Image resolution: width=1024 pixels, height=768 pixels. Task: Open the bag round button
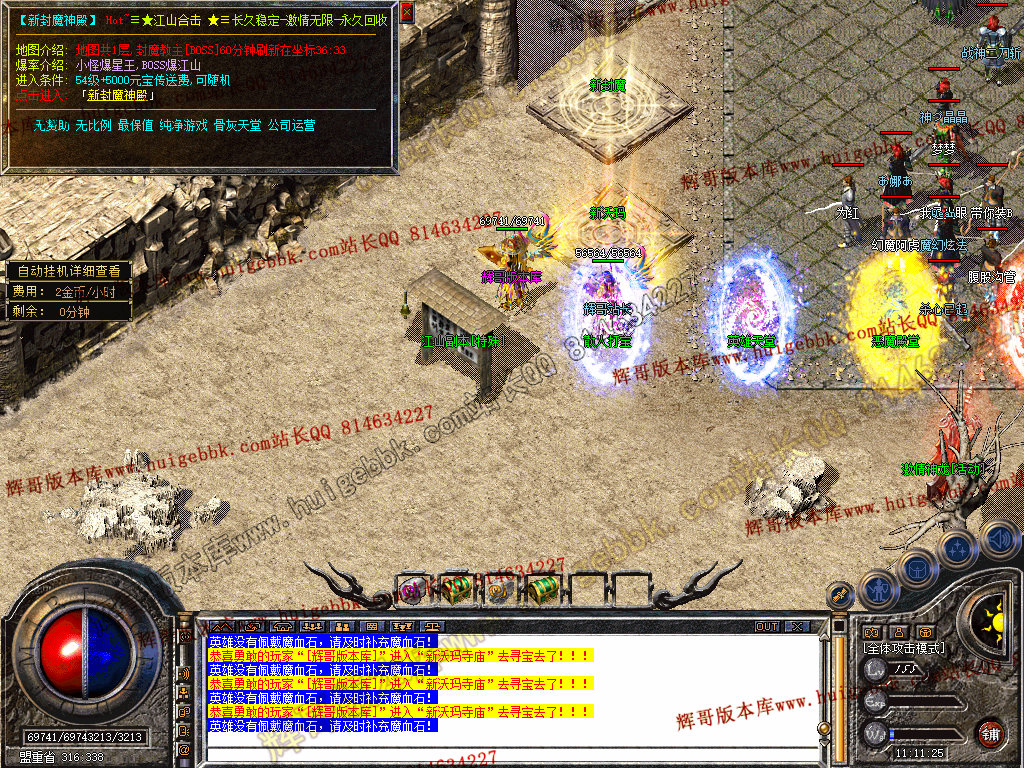coord(917,568)
